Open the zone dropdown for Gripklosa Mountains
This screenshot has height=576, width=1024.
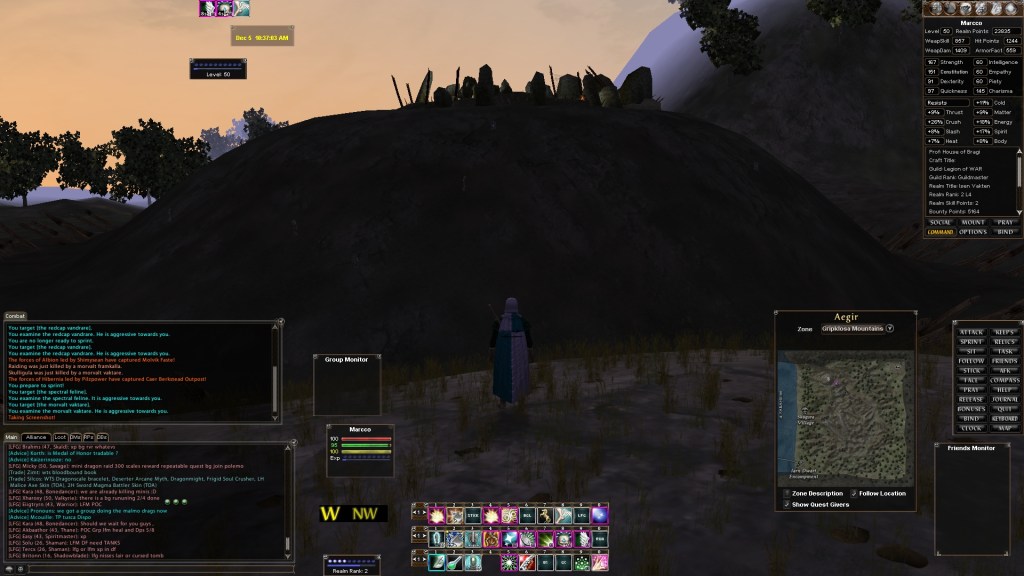click(x=889, y=328)
